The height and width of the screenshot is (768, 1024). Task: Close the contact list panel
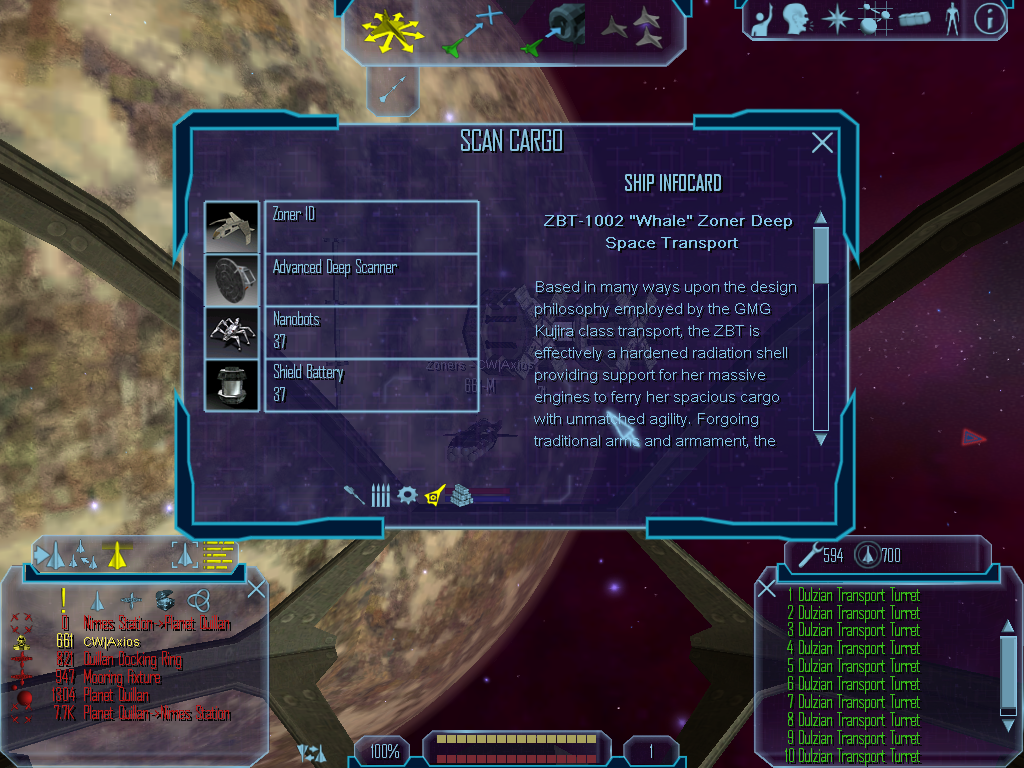tap(256, 588)
